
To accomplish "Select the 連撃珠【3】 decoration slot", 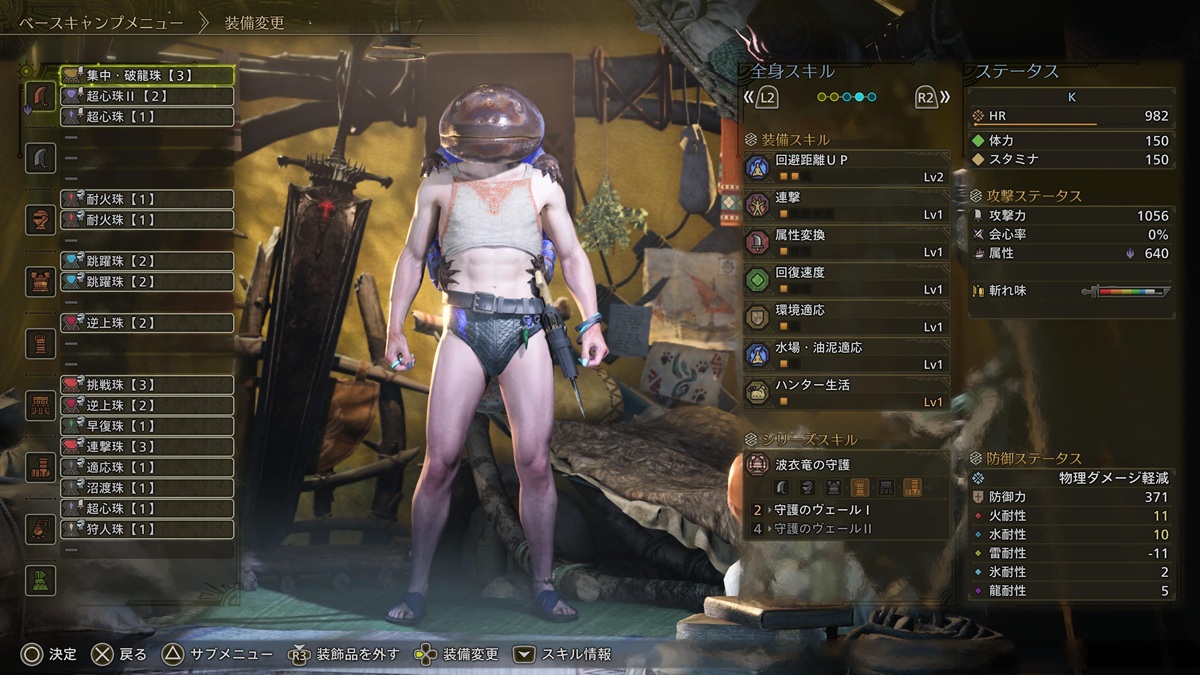I will 147,446.
